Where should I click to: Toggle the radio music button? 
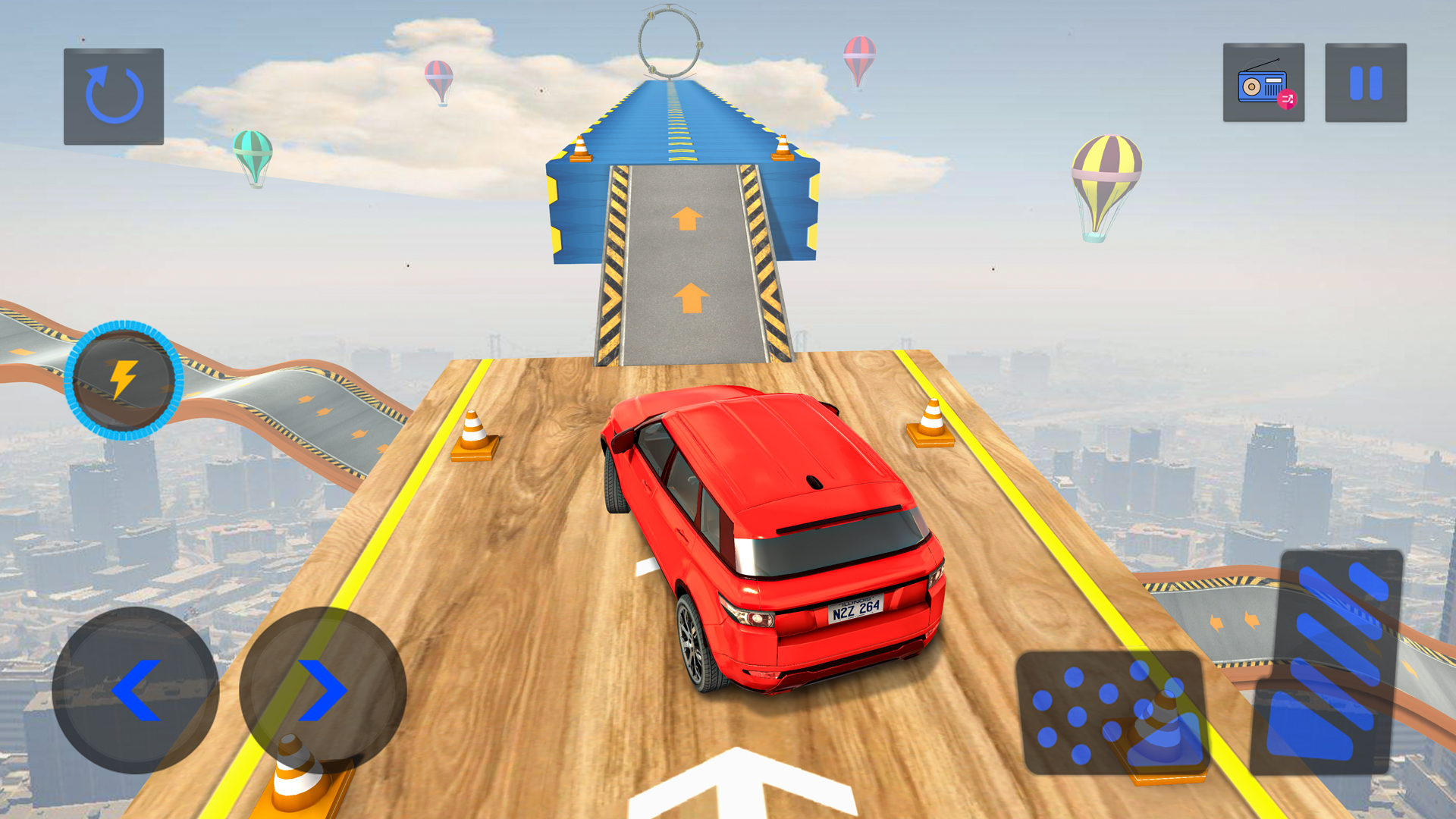[x=1263, y=83]
